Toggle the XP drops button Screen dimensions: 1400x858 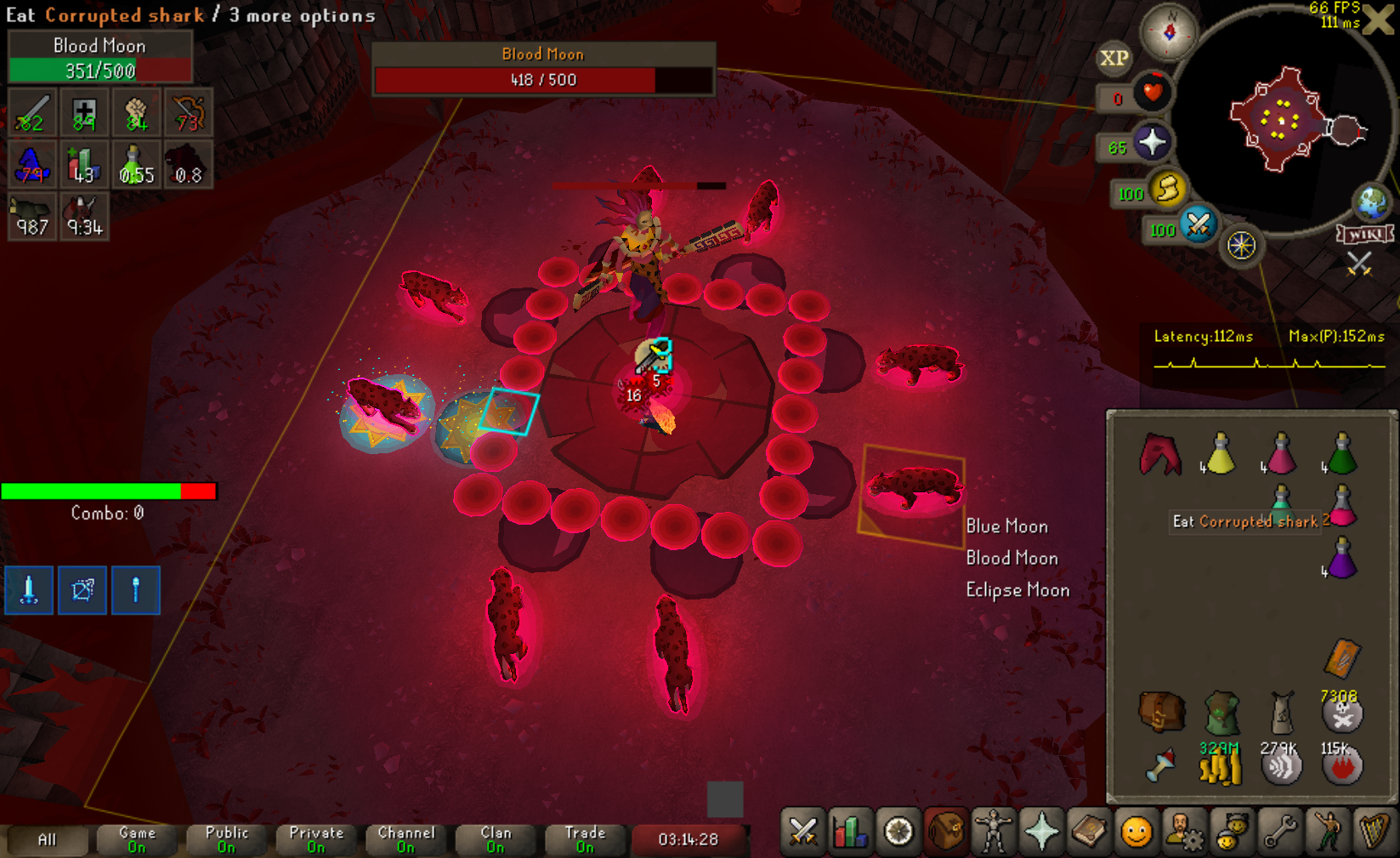tap(1114, 58)
